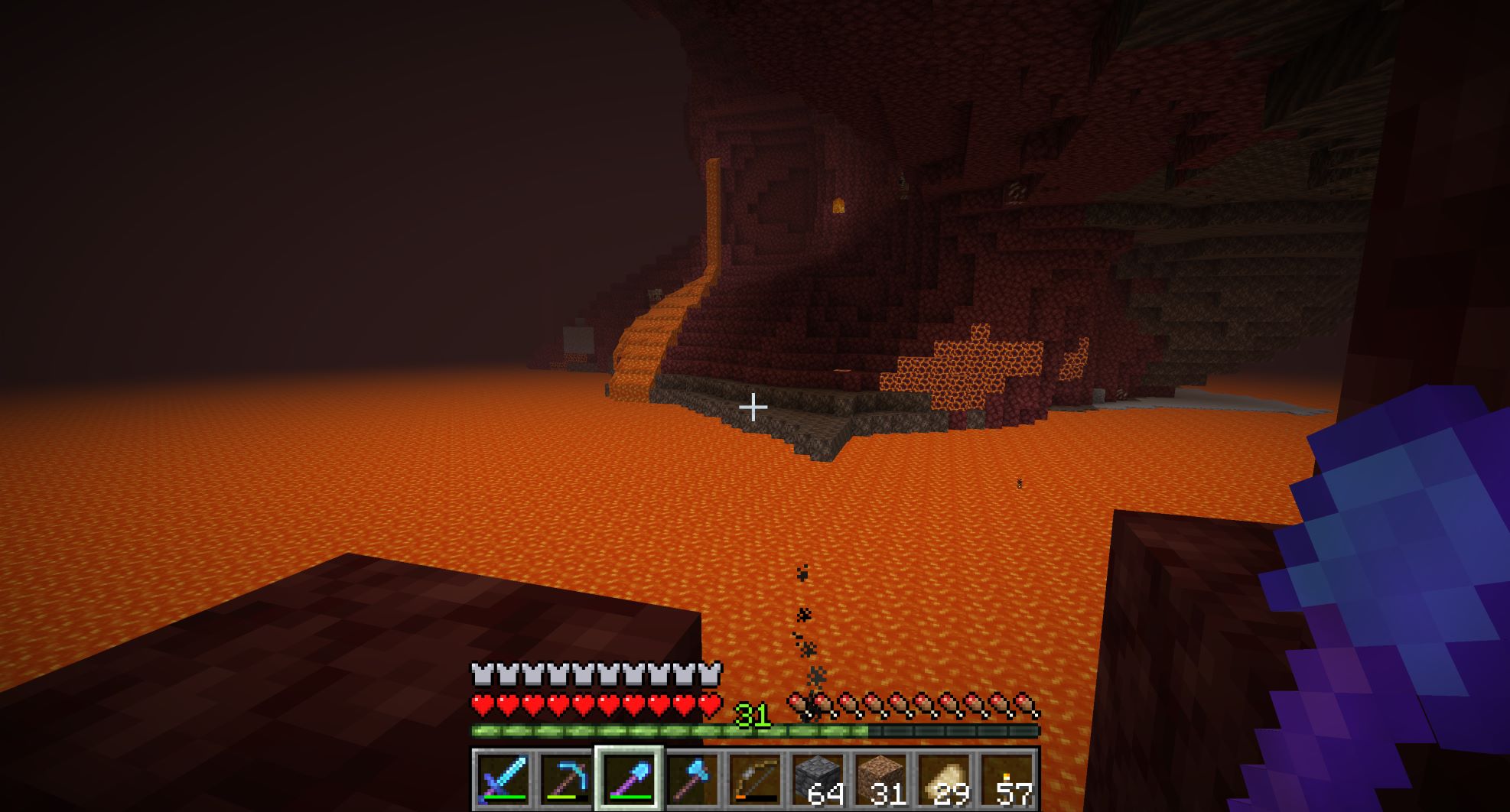Select the bread stack of 29

[944, 779]
